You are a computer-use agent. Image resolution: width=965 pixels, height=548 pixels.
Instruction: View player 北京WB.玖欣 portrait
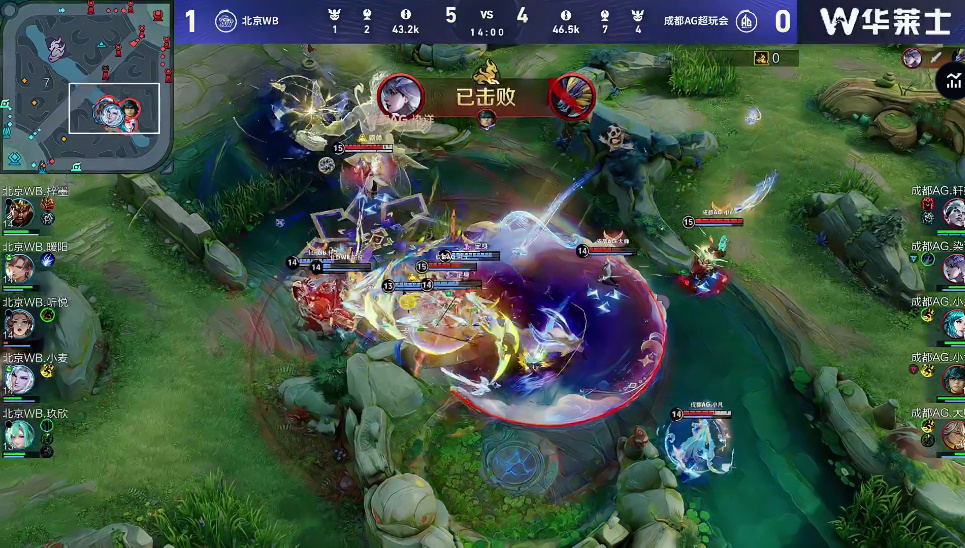[19, 435]
